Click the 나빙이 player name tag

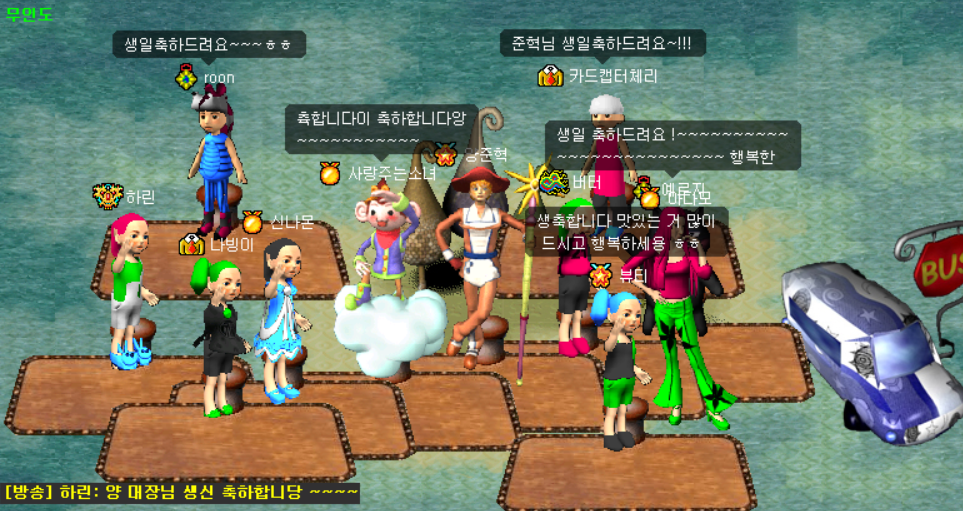(x=232, y=244)
